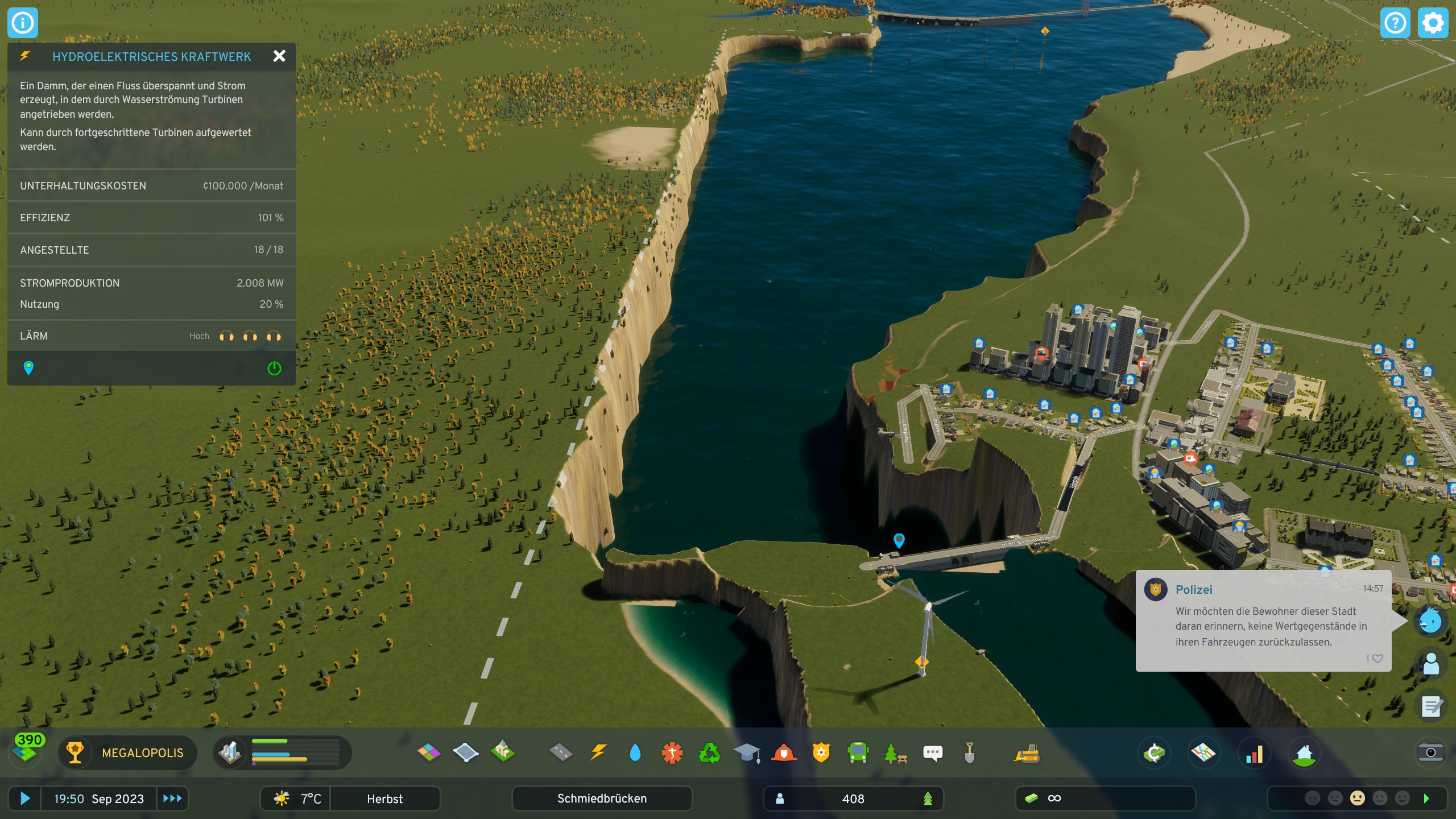1456x819 pixels.
Task: Open the info views button
Action: pos(23,23)
